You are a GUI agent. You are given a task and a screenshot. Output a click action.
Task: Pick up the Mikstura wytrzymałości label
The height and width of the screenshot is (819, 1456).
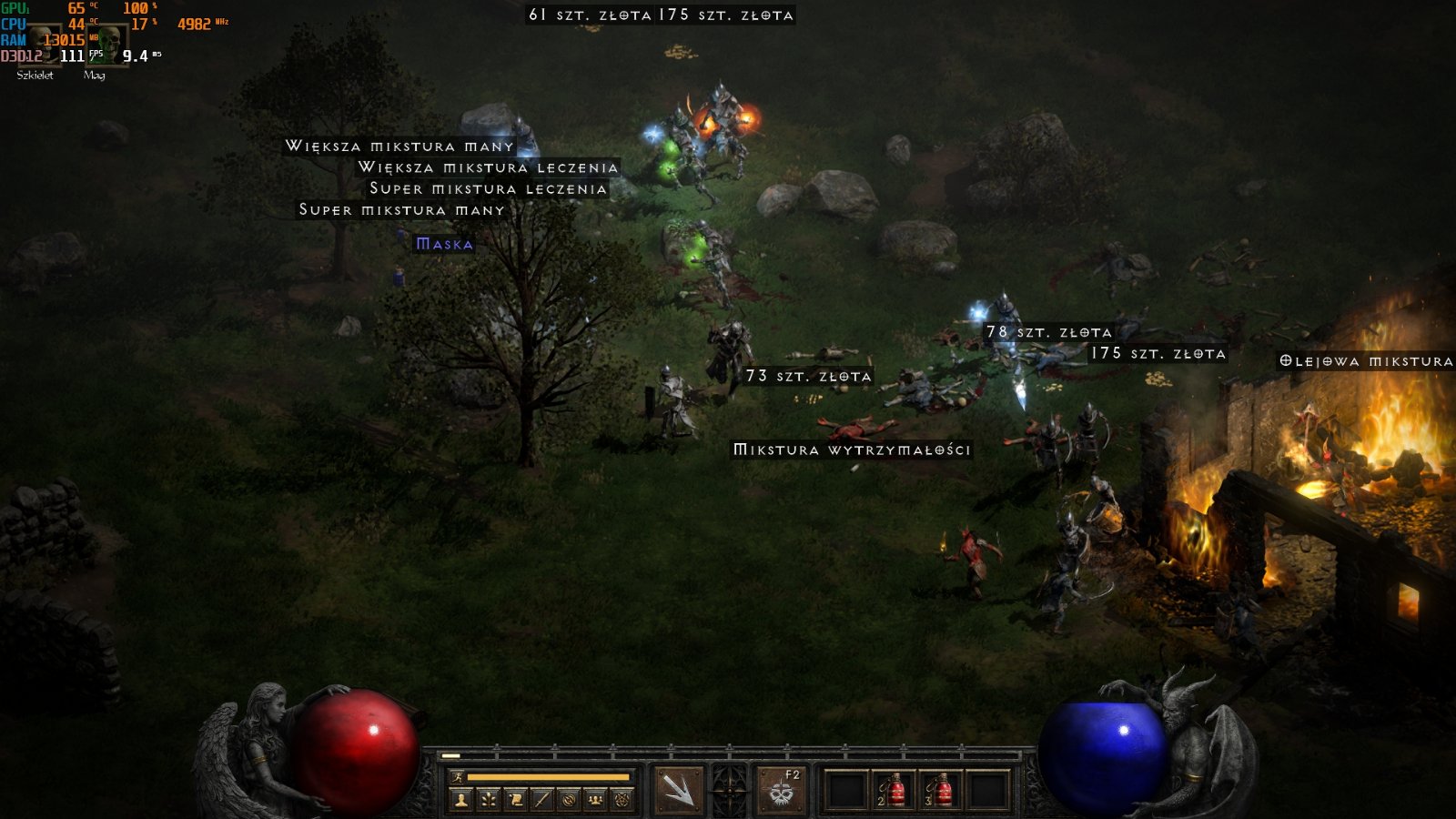point(852,450)
